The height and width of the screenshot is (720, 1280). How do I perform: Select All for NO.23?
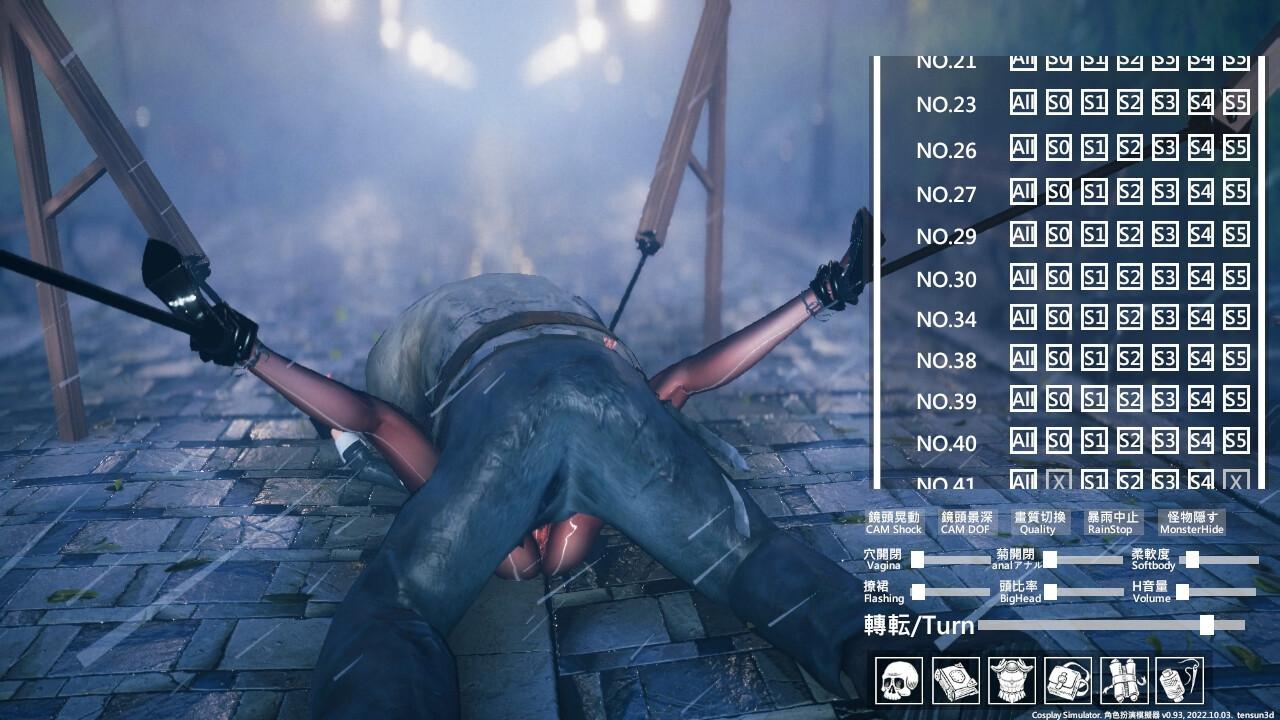coord(1022,103)
